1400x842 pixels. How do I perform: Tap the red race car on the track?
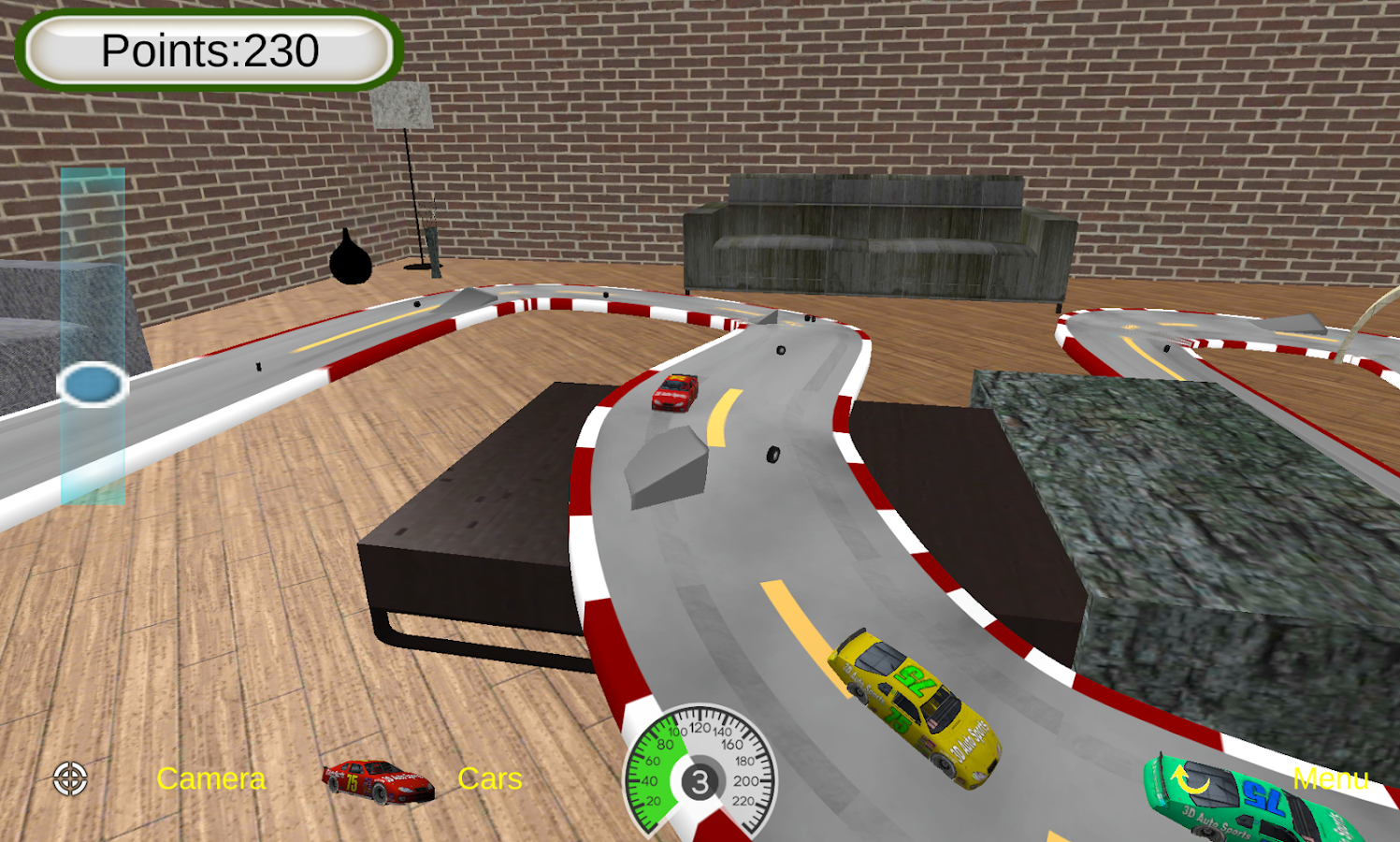(x=677, y=393)
